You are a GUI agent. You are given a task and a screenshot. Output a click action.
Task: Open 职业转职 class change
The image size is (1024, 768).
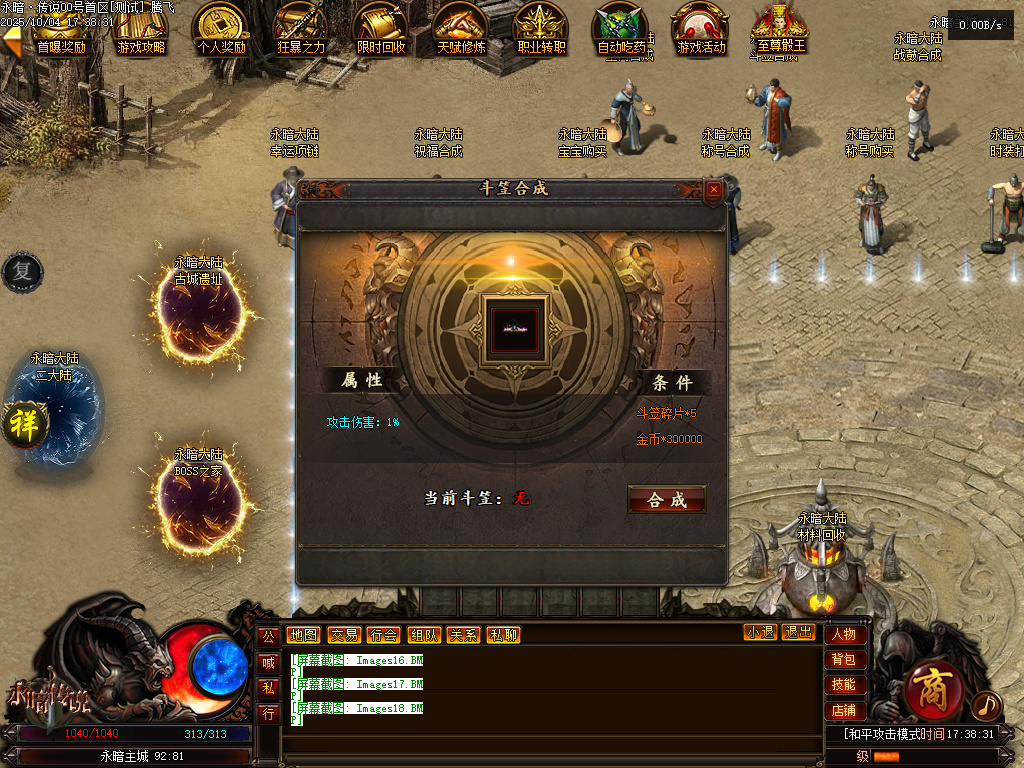(541, 29)
